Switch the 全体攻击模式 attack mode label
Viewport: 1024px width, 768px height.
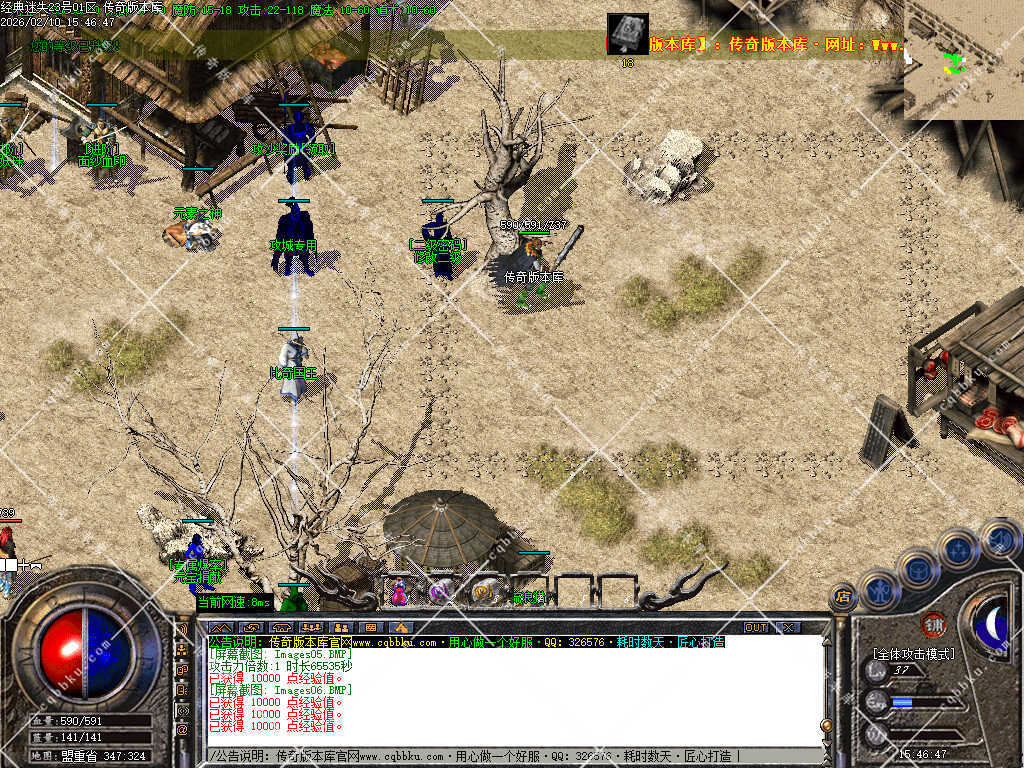point(913,654)
